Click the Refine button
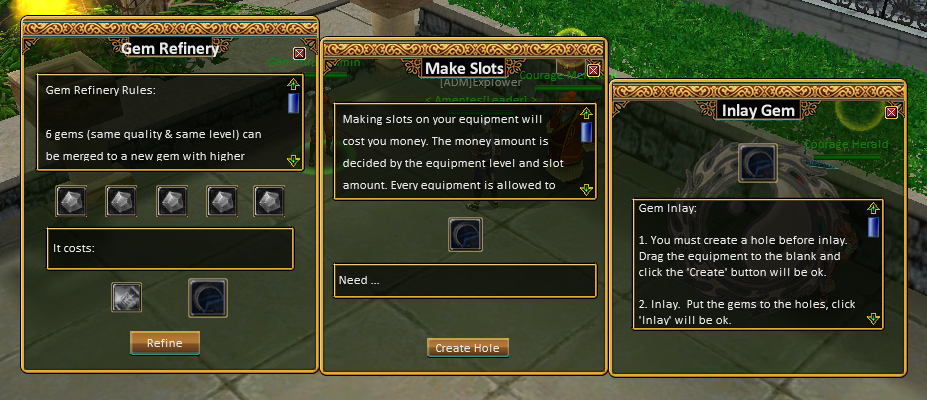Image resolution: width=927 pixels, height=400 pixels. pyautogui.click(x=165, y=343)
